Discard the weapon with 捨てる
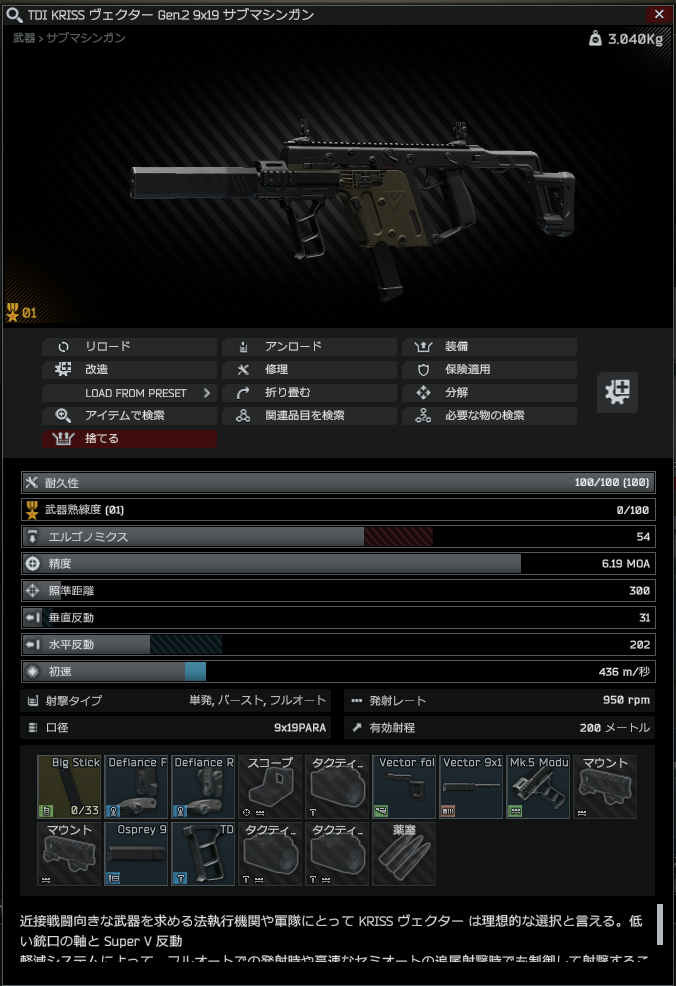This screenshot has height=986, width=676. pos(129,439)
